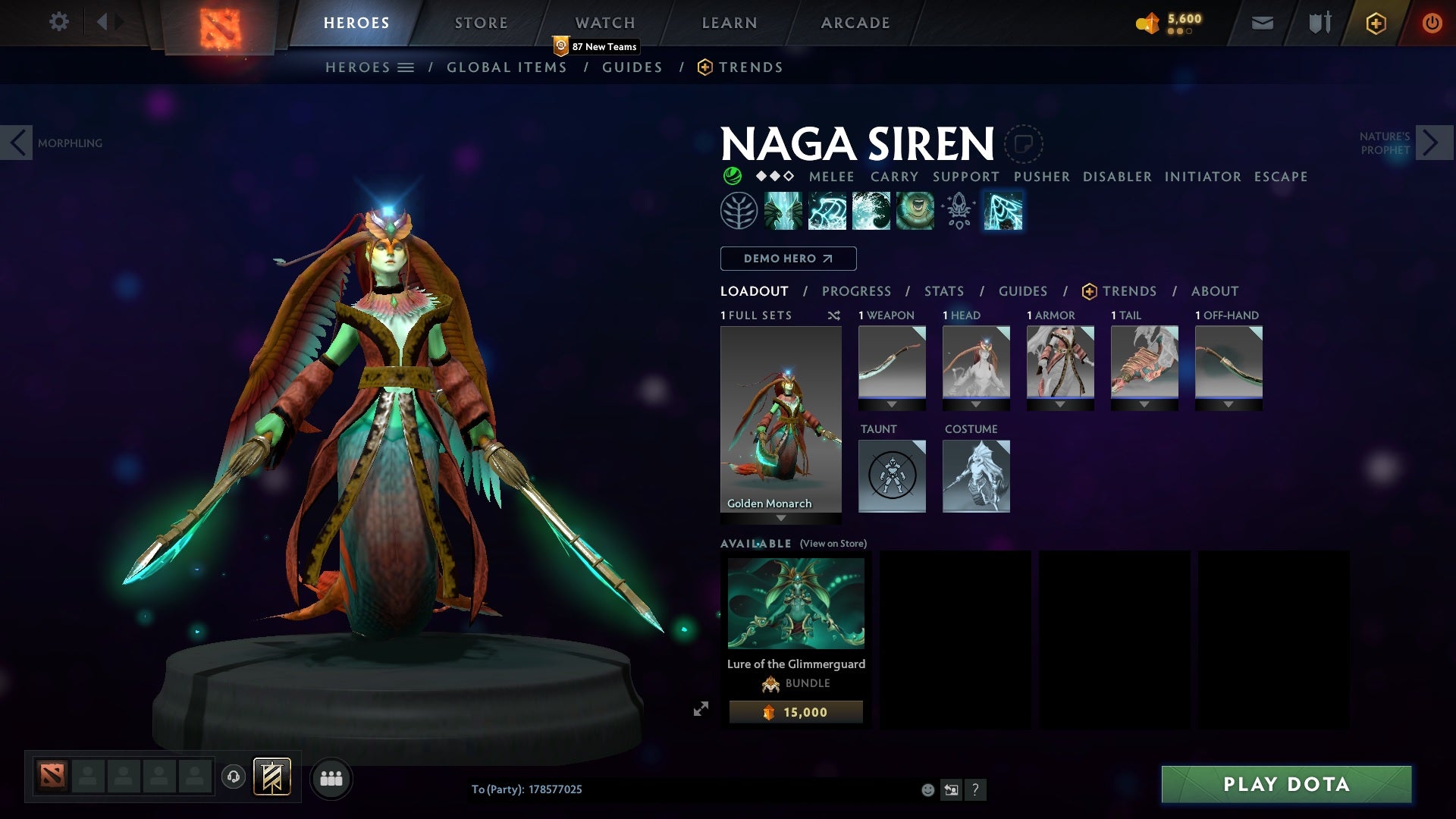The image size is (1456, 819).
Task: Open the Store tab
Action: 481,23
